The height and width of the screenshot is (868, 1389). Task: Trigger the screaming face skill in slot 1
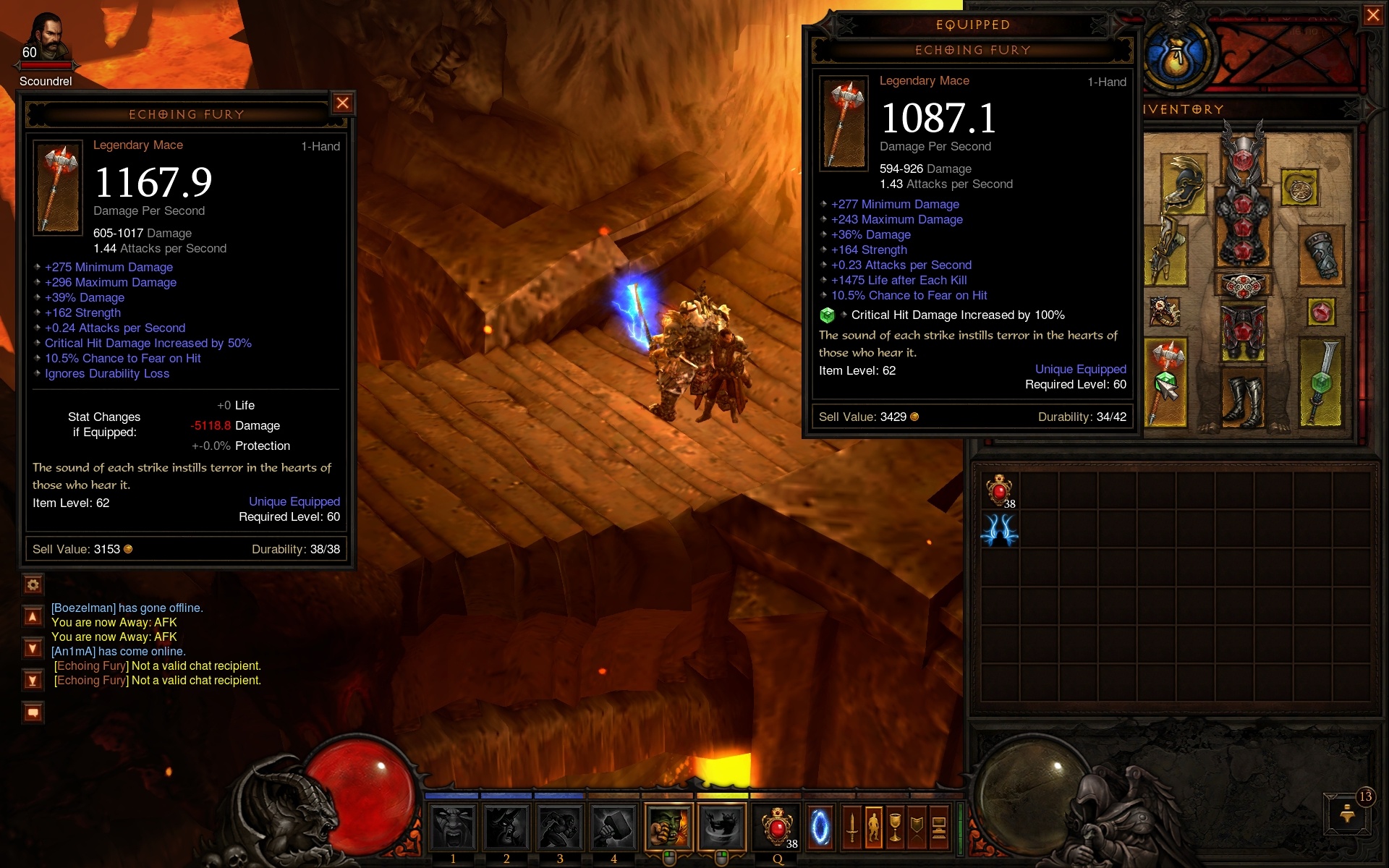(x=453, y=827)
